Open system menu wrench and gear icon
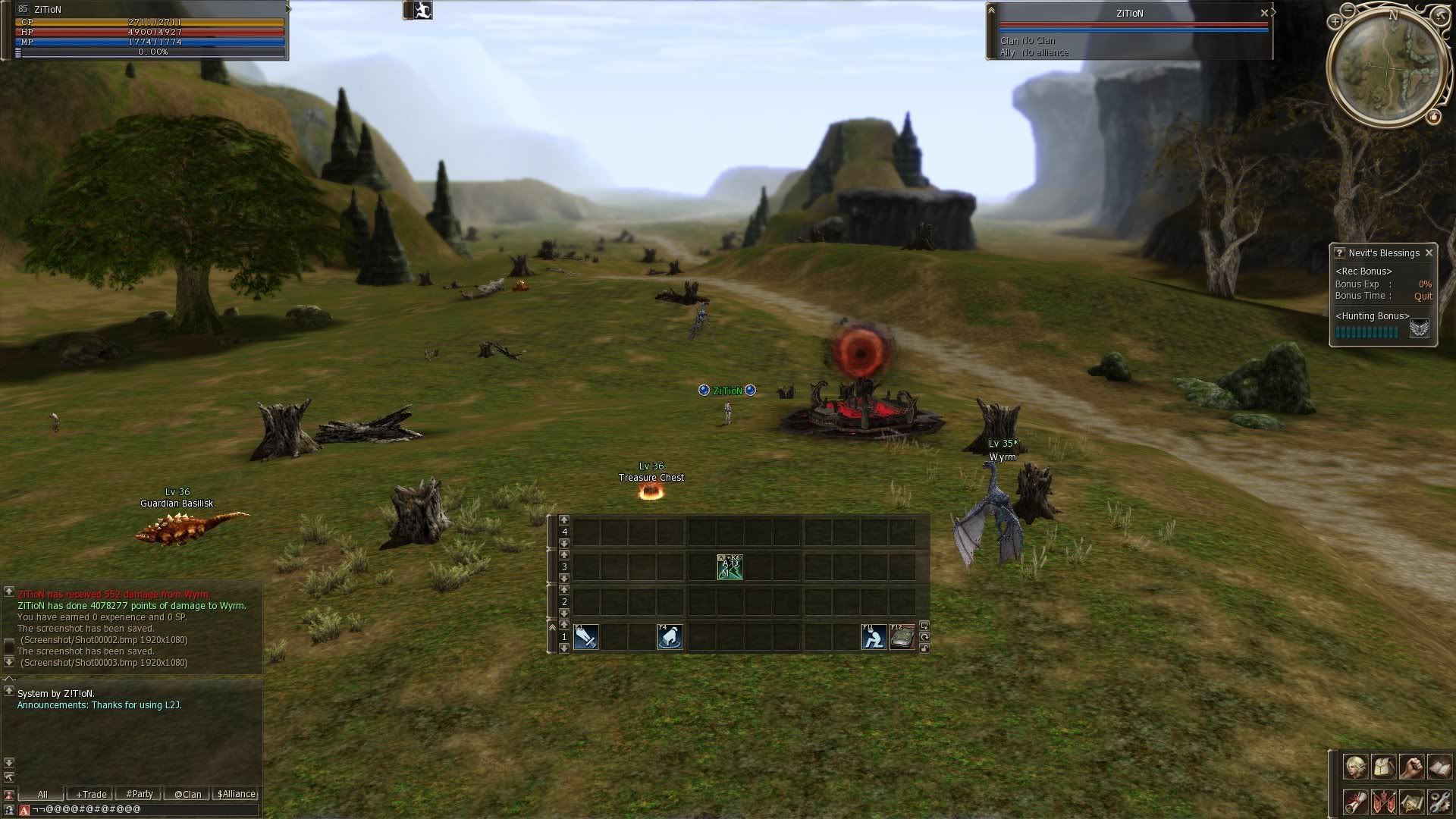Viewport: 1456px width, 819px height. click(1439, 802)
